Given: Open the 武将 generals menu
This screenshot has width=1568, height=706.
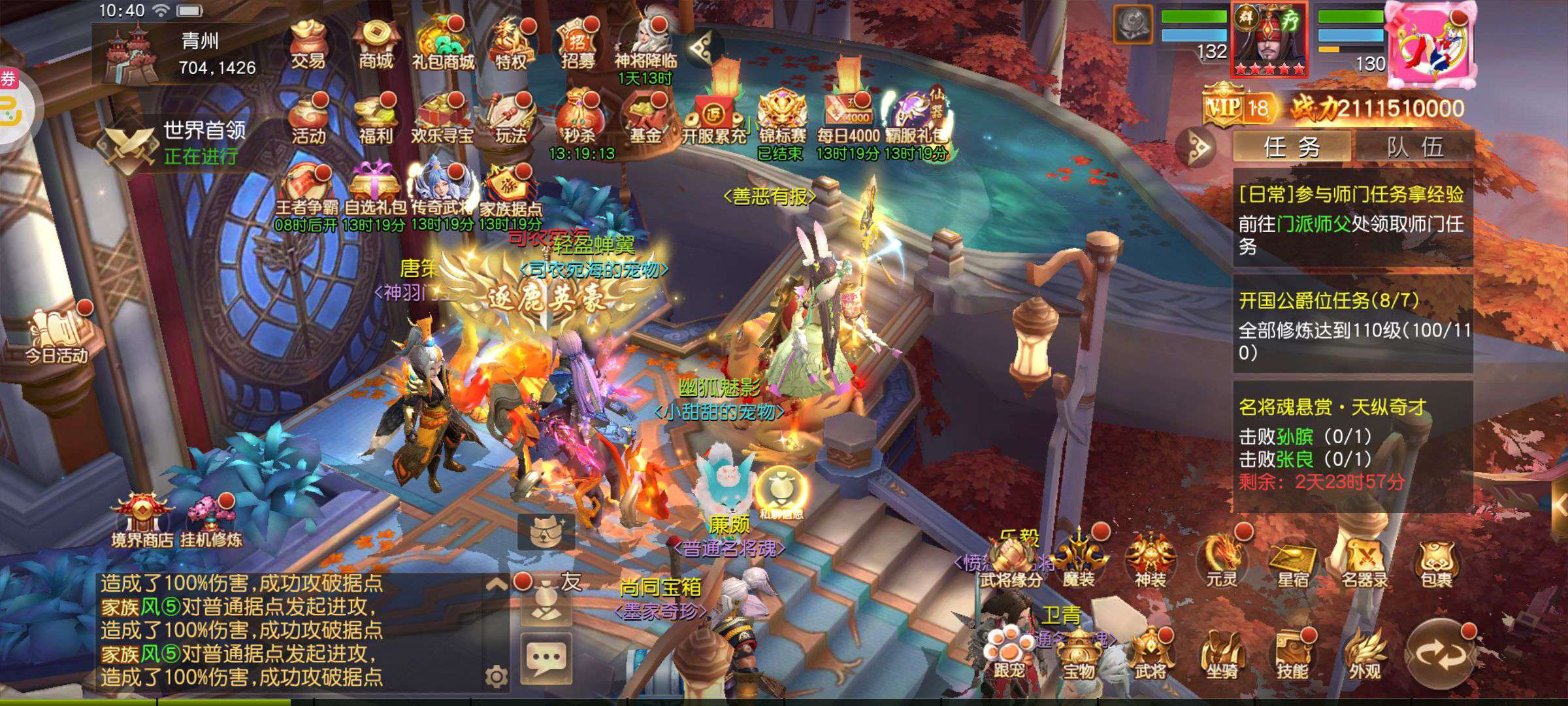Looking at the screenshot, I should point(1149,654).
